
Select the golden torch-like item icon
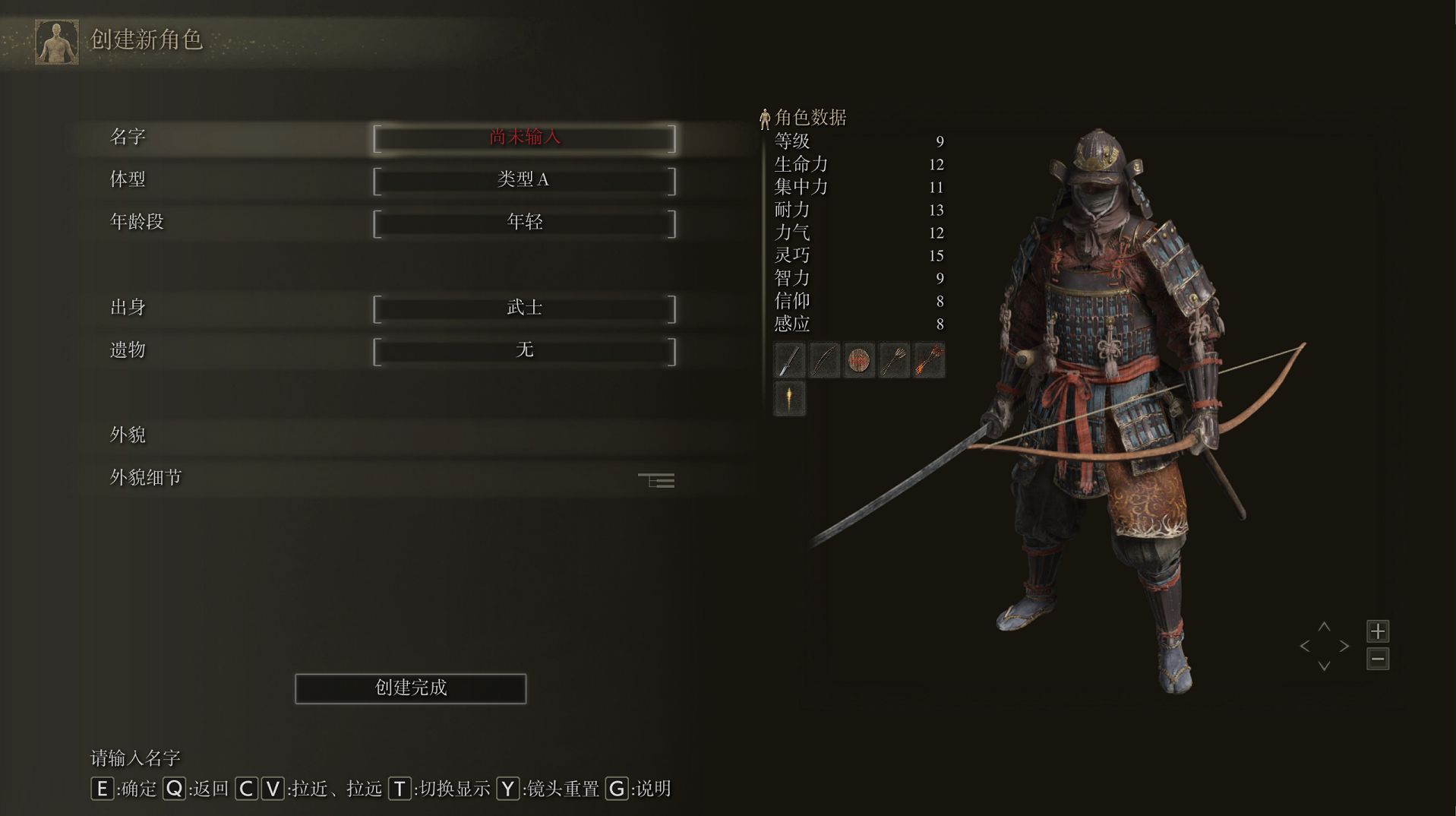pos(789,399)
